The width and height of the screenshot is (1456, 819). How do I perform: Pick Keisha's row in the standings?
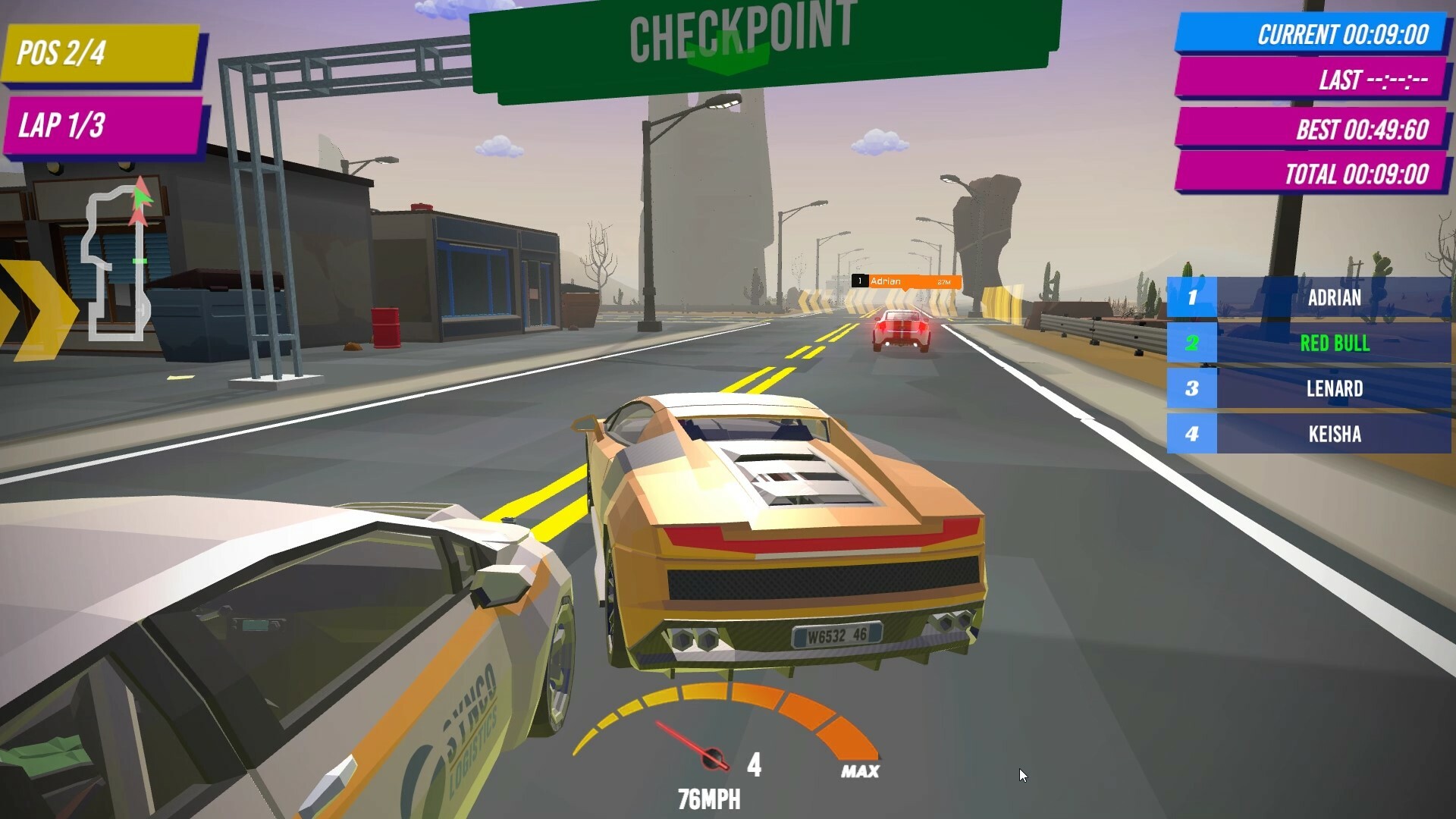pos(1308,434)
